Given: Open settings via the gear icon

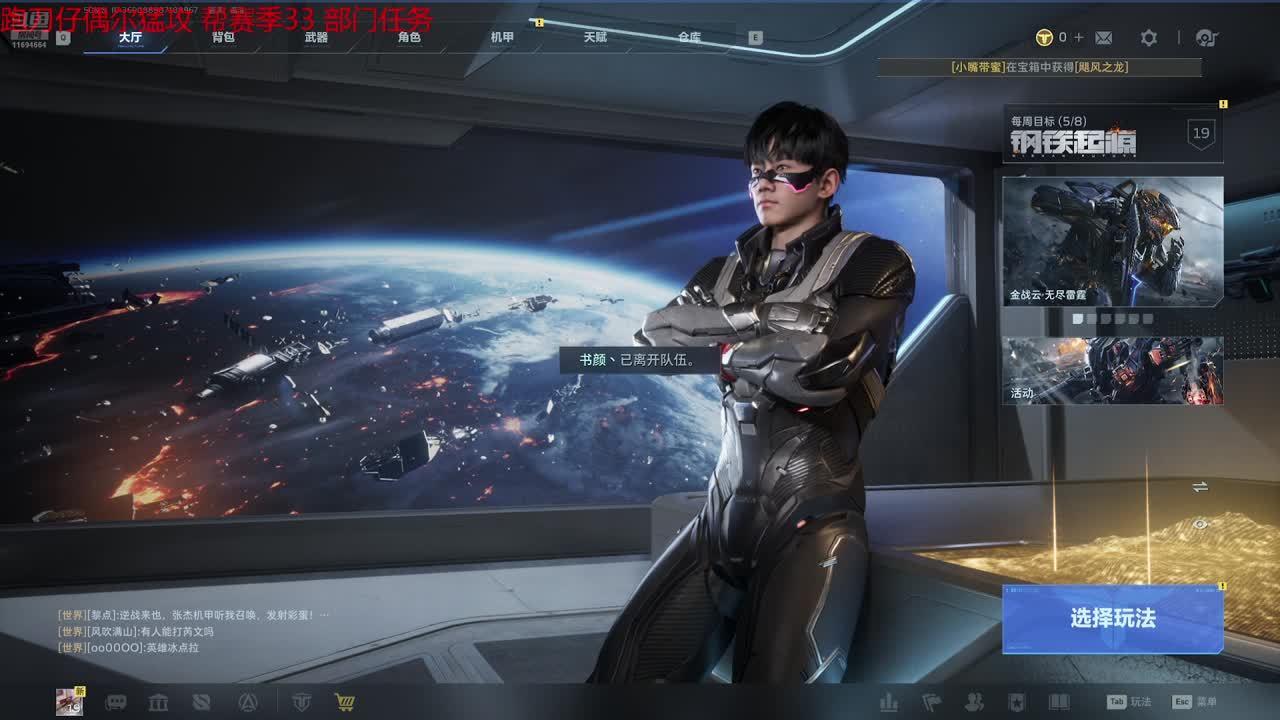Looking at the screenshot, I should pyautogui.click(x=1149, y=38).
